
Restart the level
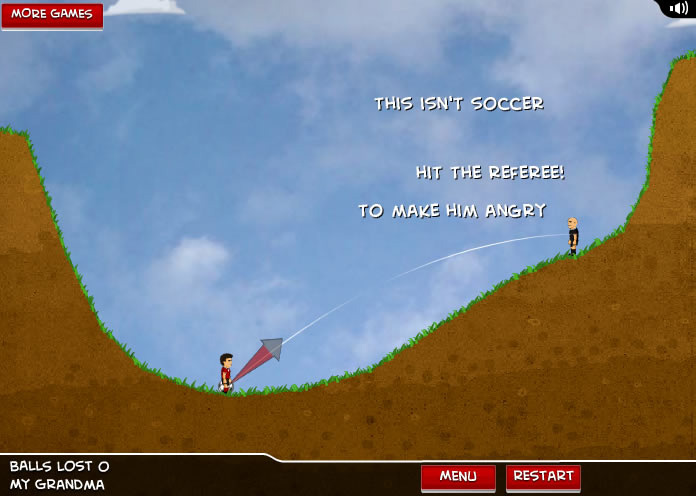pos(543,476)
